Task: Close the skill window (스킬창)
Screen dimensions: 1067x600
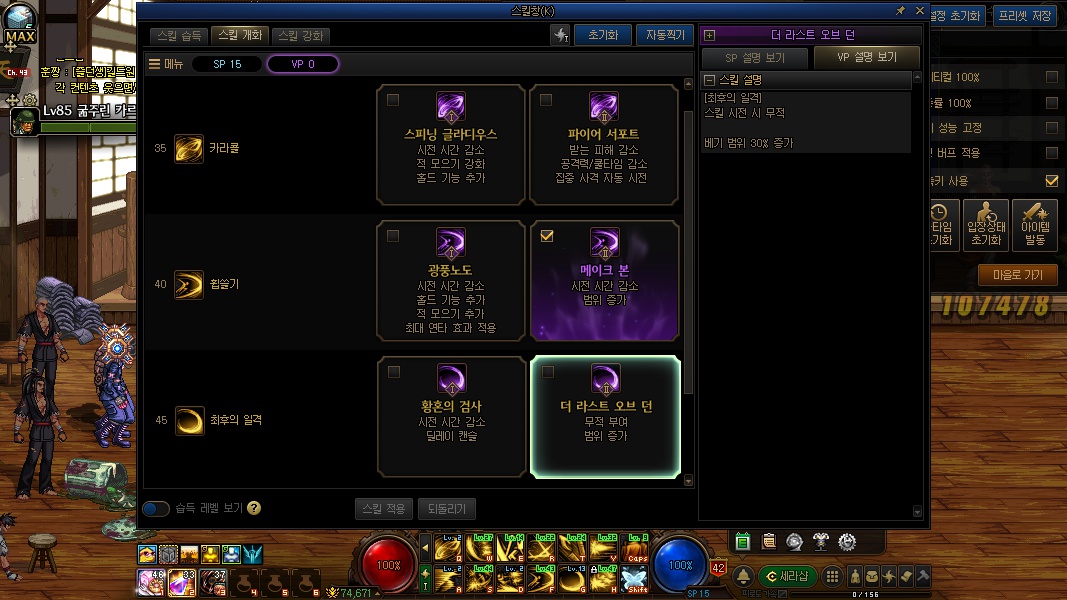Action: coord(918,10)
